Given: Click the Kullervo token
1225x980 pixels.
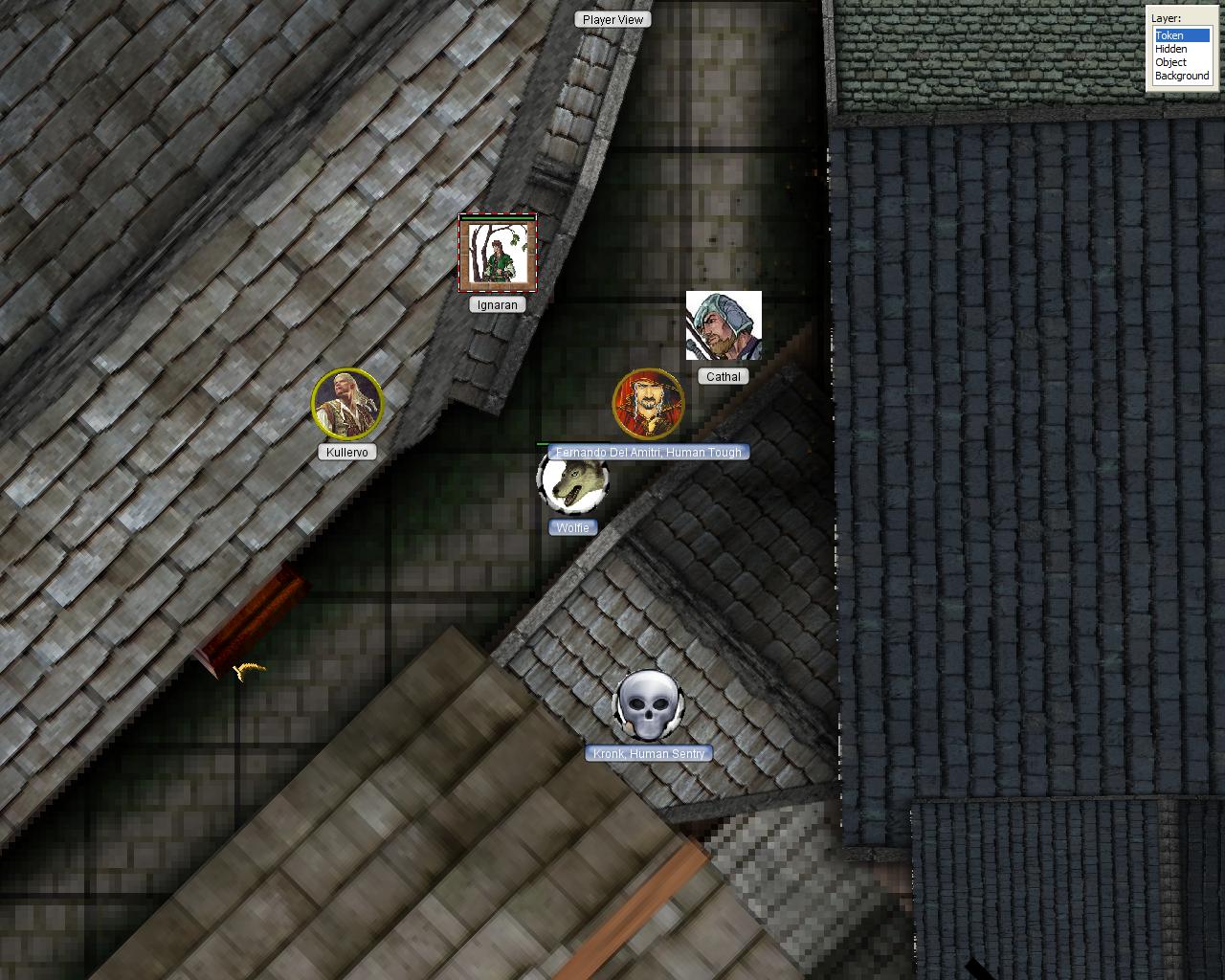Looking at the screenshot, I should [347, 403].
